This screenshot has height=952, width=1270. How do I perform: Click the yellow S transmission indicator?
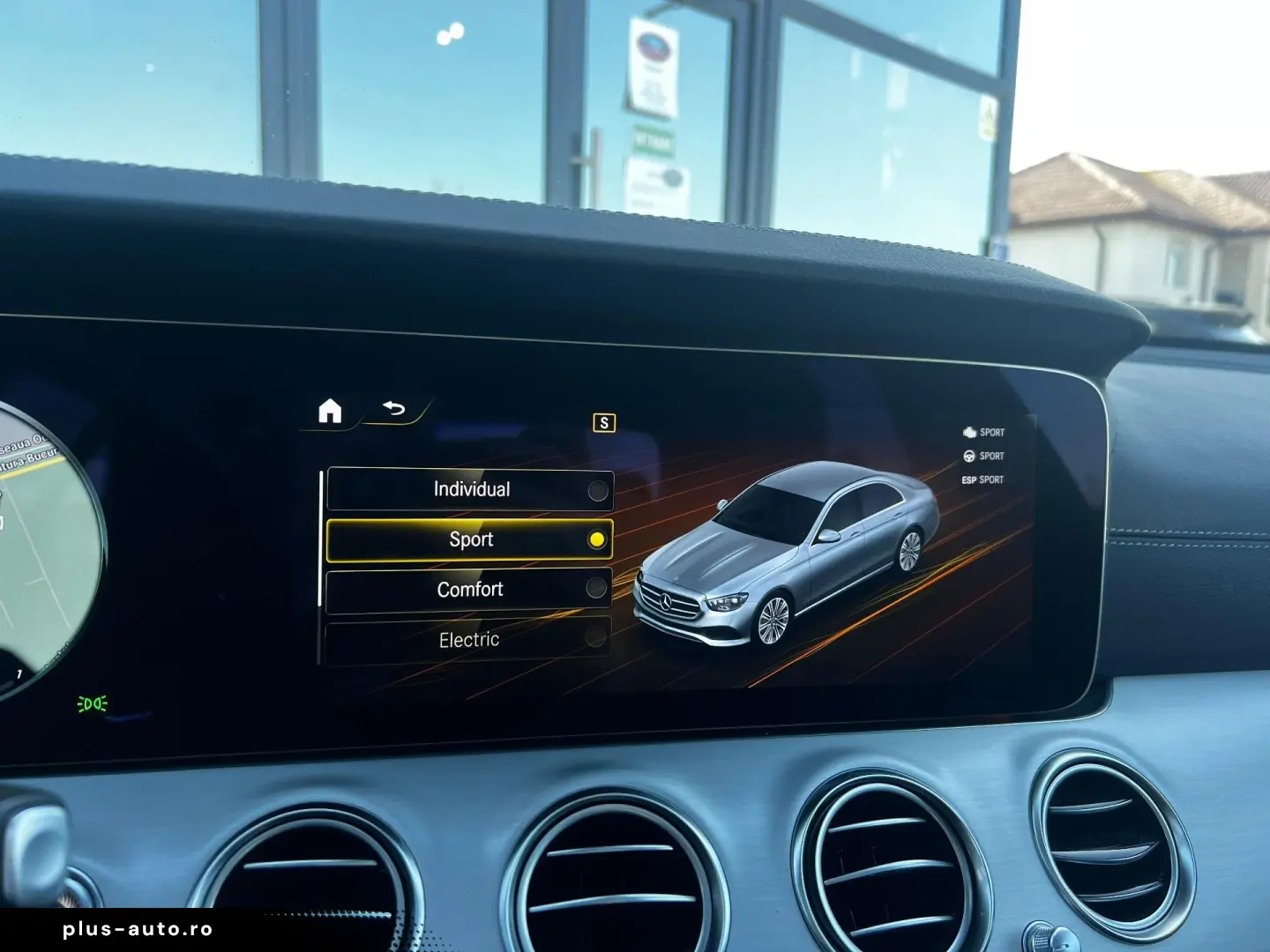point(602,424)
